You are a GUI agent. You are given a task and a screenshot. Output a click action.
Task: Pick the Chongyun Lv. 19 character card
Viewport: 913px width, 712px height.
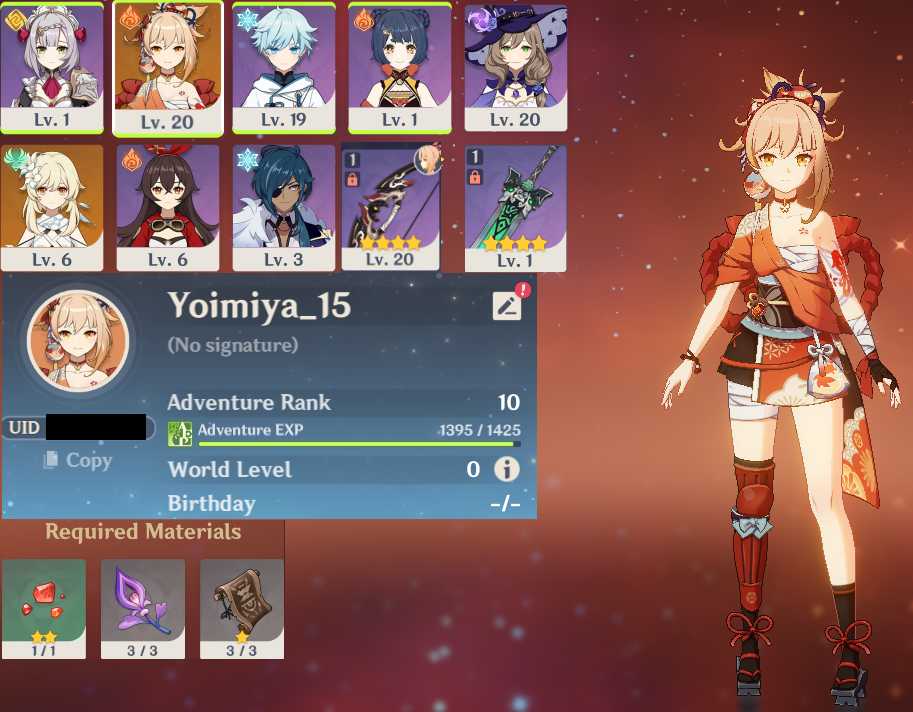[x=284, y=66]
